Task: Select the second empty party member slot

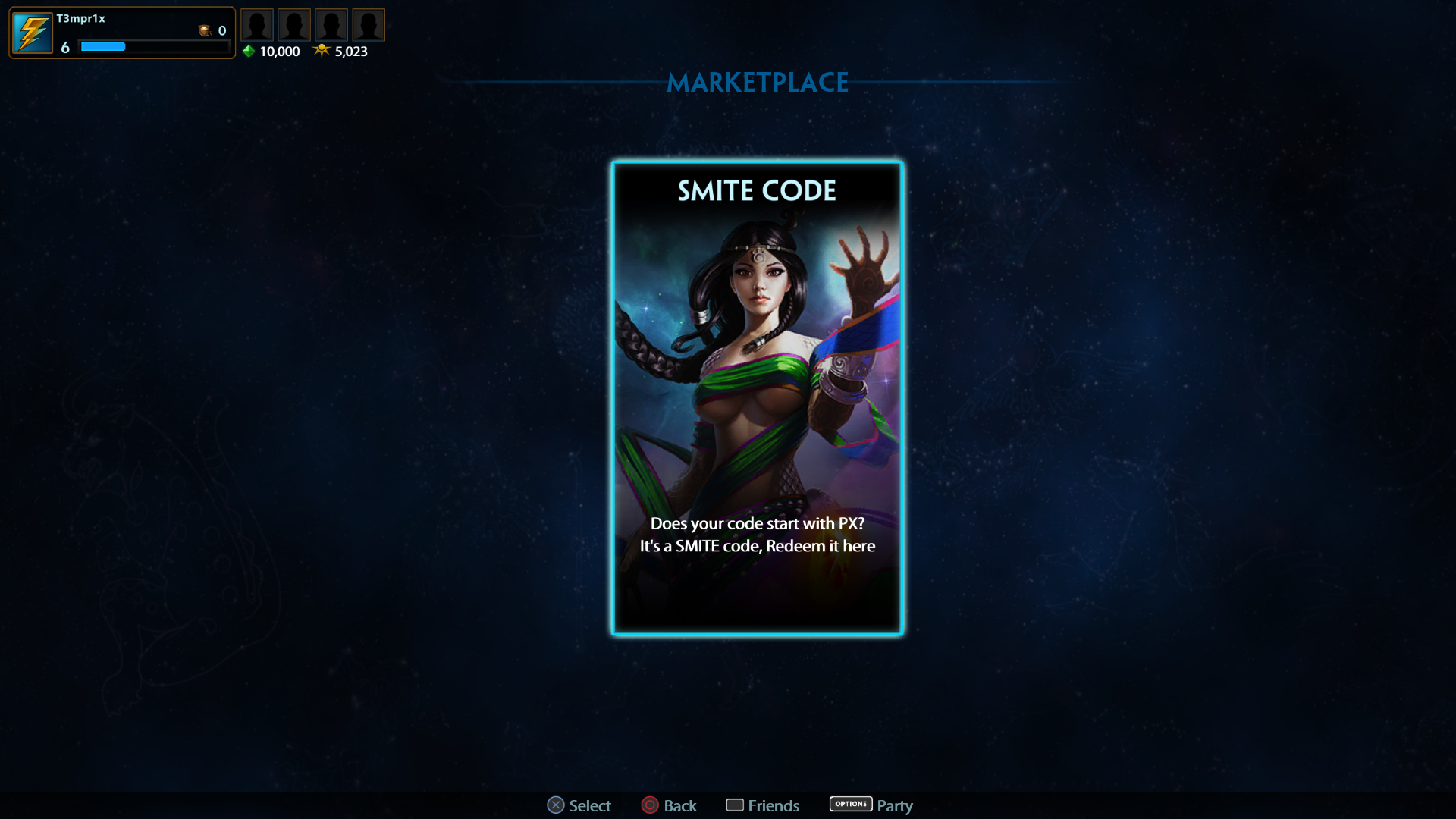Action: 294,24
